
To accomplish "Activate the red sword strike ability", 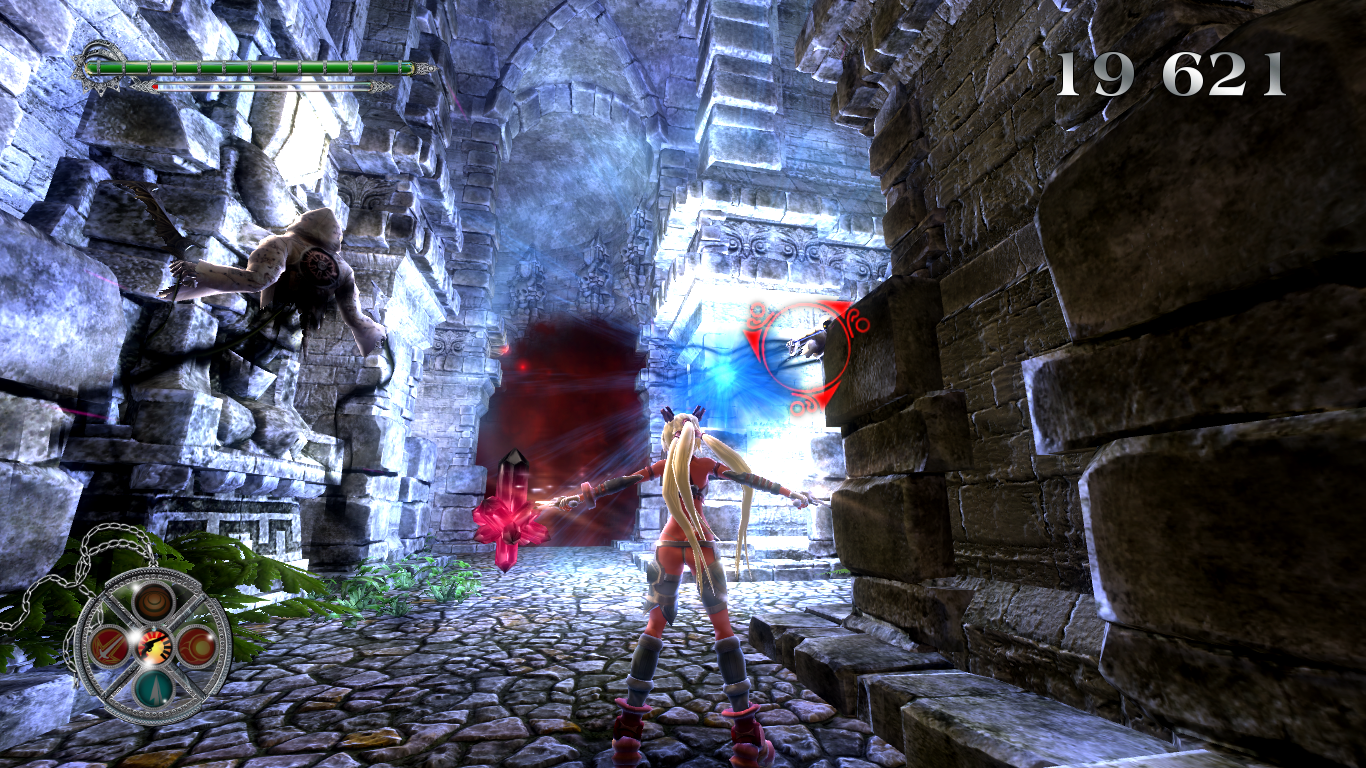I will pos(108,646).
